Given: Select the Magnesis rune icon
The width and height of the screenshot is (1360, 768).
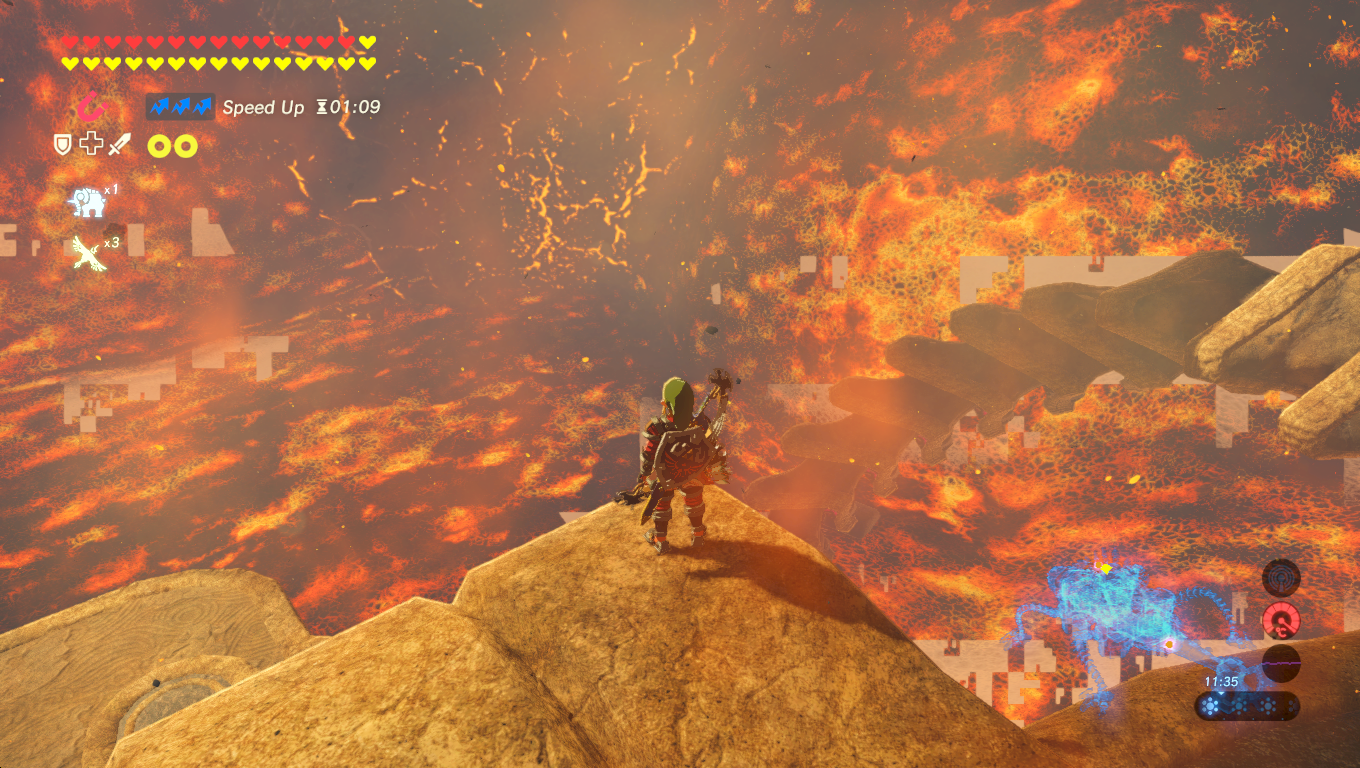Looking at the screenshot, I should pyautogui.click(x=91, y=107).
